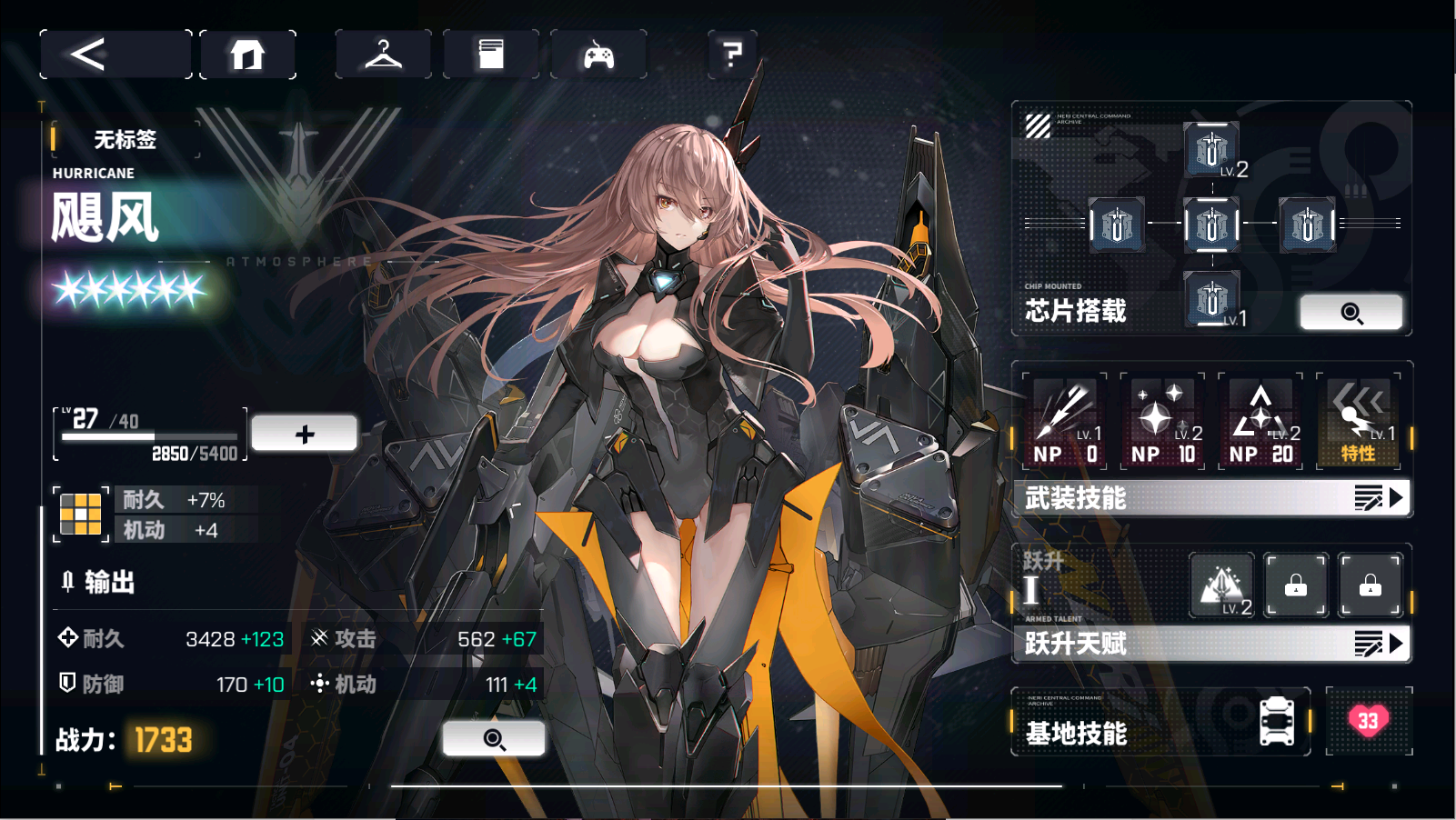Click the heart affection icon showing 33
The image size is (1456, 820).
(x=1369, y=718)
